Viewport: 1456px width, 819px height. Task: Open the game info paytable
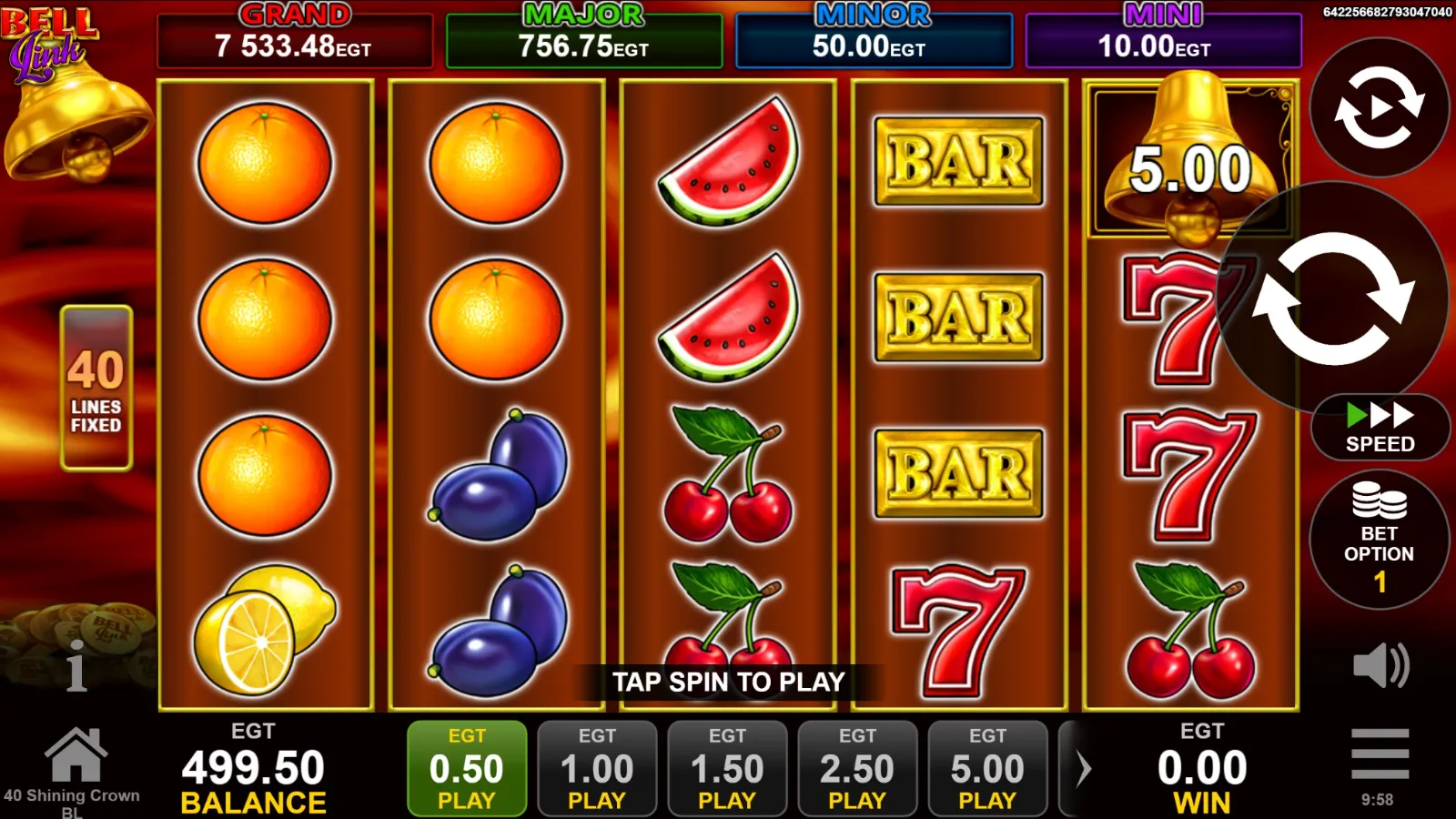point(76,665)
